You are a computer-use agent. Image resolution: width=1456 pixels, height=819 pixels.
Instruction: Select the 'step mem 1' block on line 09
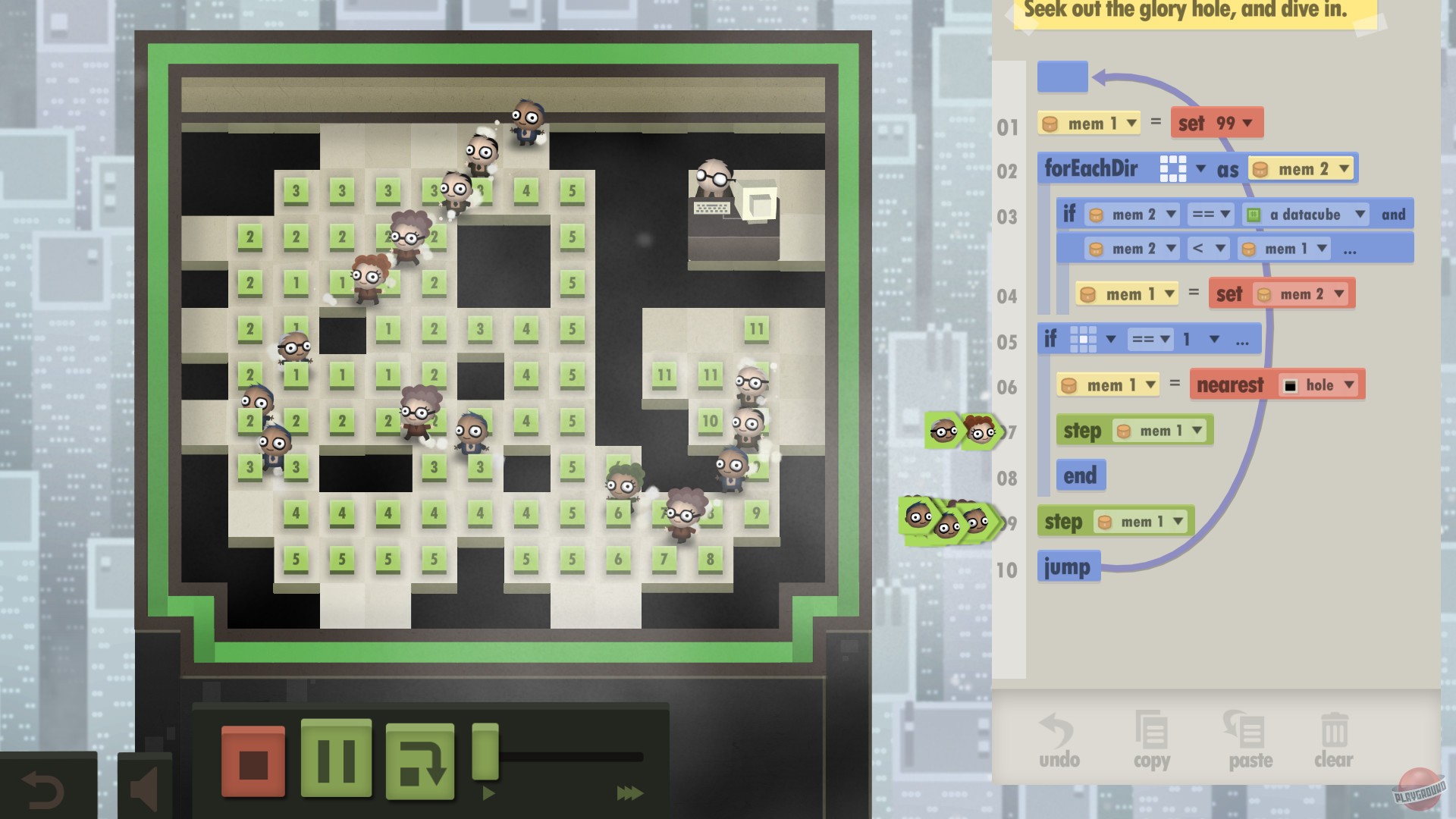1113,521
